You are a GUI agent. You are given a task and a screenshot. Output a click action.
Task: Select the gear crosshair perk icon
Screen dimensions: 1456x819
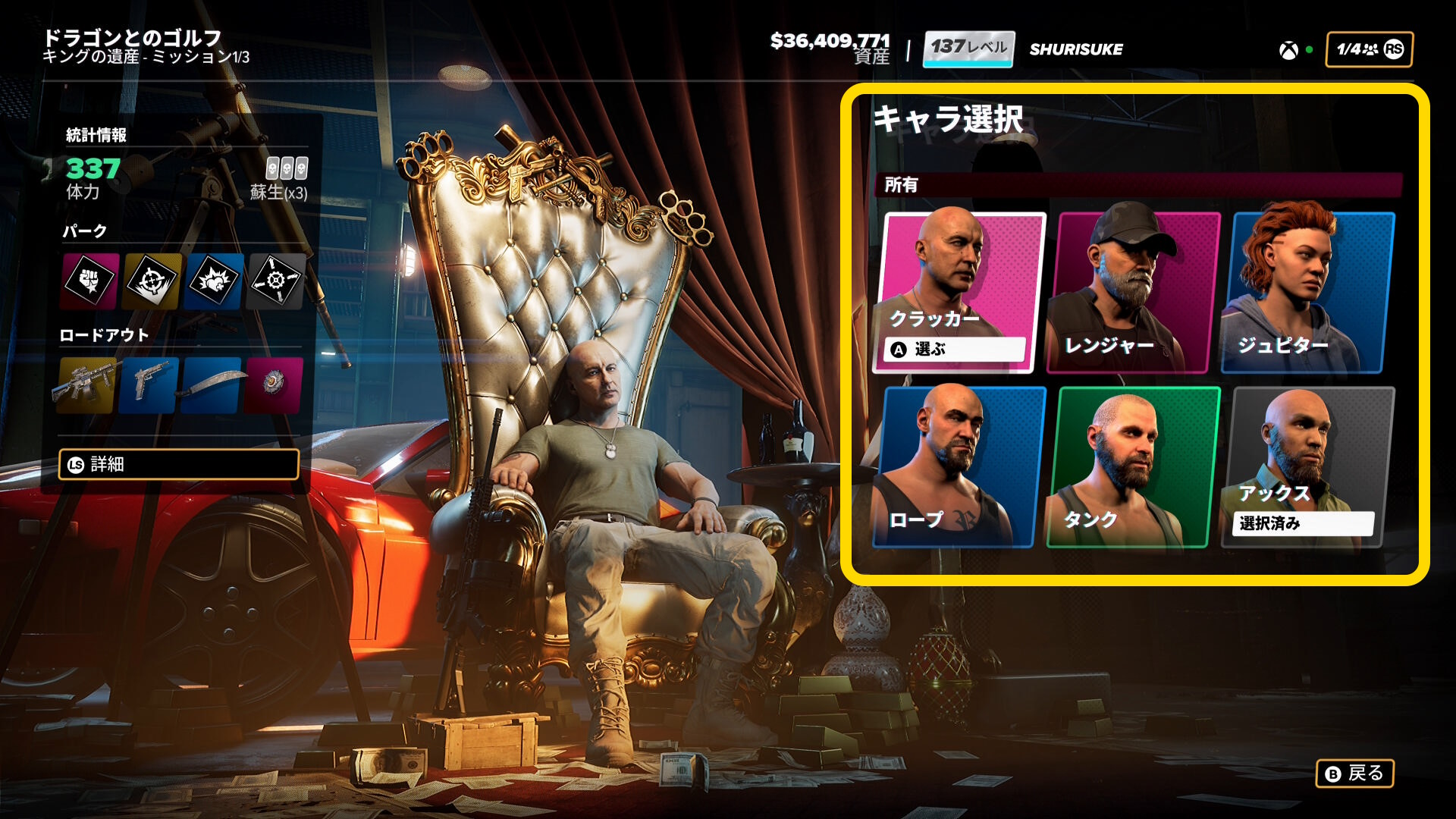[x=275, y=281]
